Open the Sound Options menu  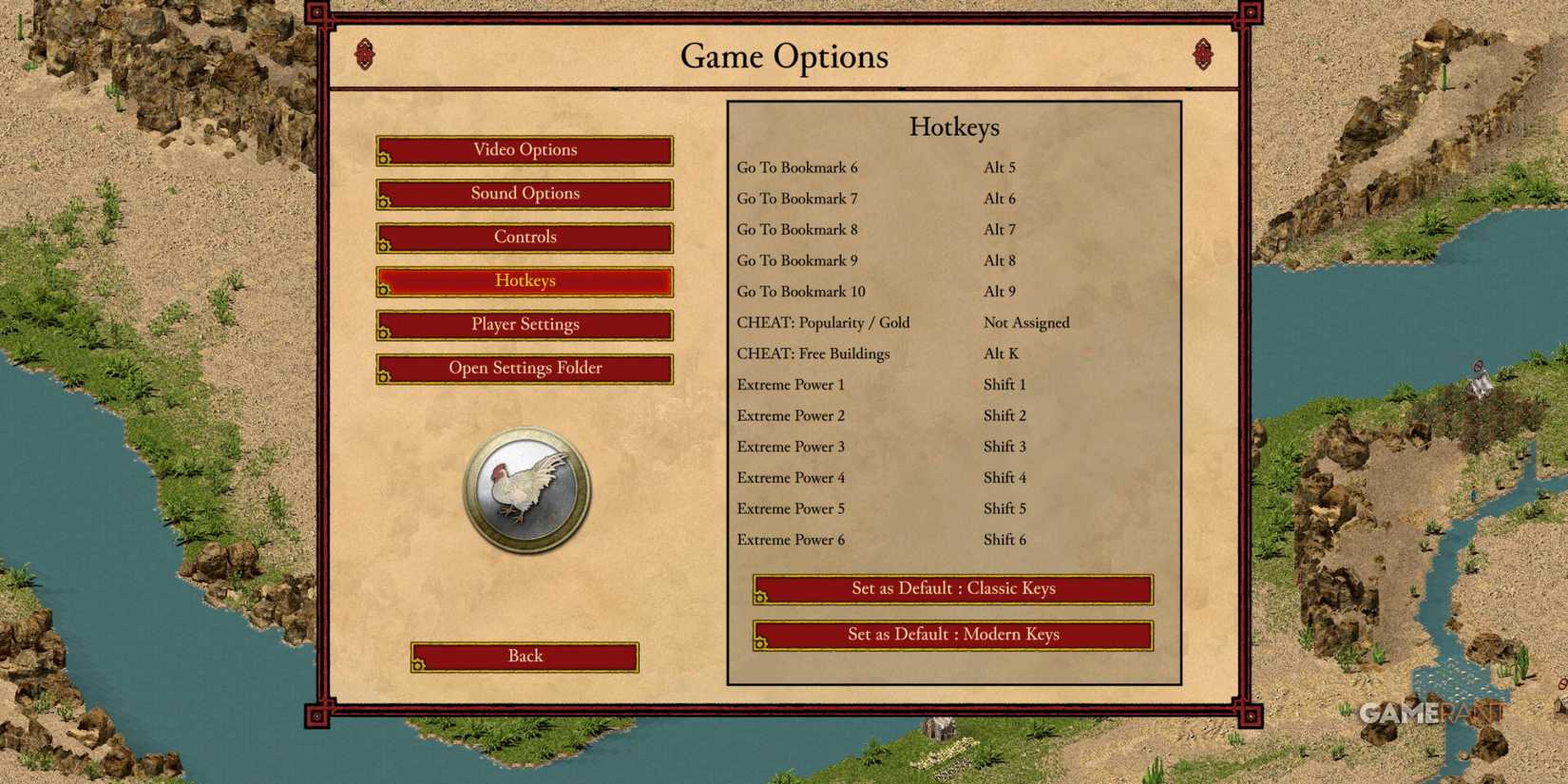click(x=524, y=193)
